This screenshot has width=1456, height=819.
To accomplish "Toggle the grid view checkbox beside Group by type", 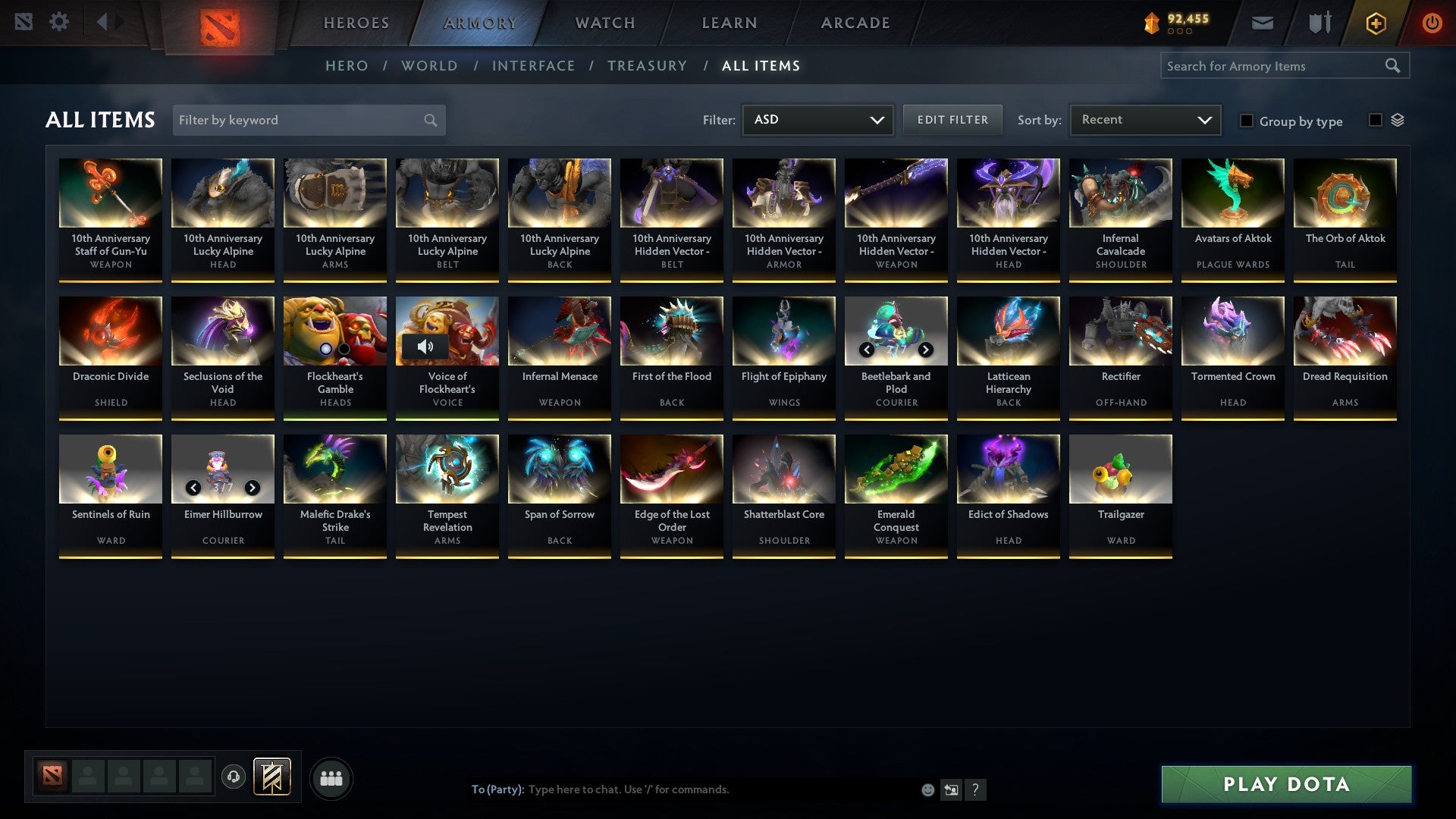I will pyautogui.click(x=1375, y=120).
